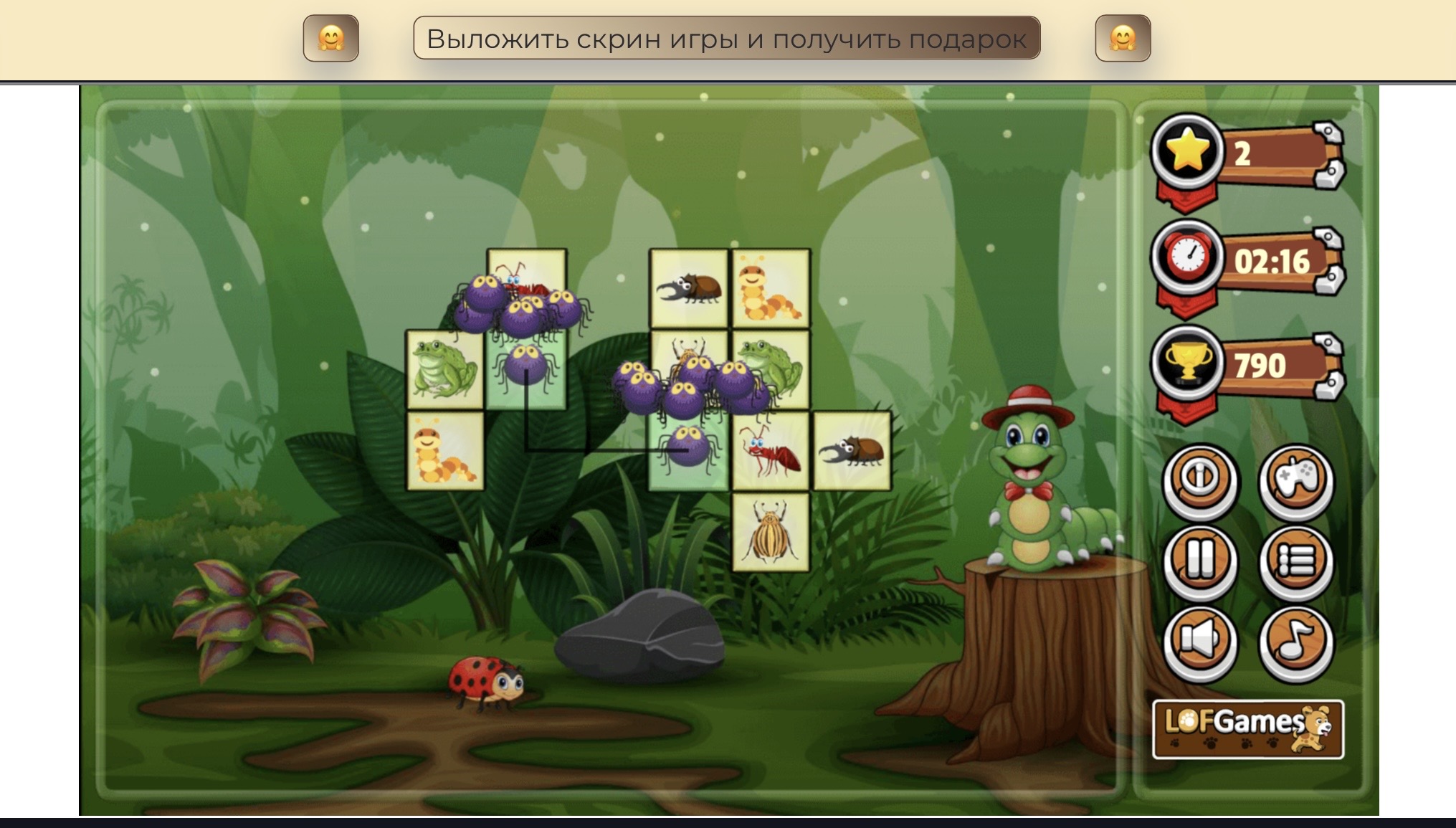Toggle the sound effects speaker button
1456x828 pixels.
pyautogui.click(x=1199, y=641)
